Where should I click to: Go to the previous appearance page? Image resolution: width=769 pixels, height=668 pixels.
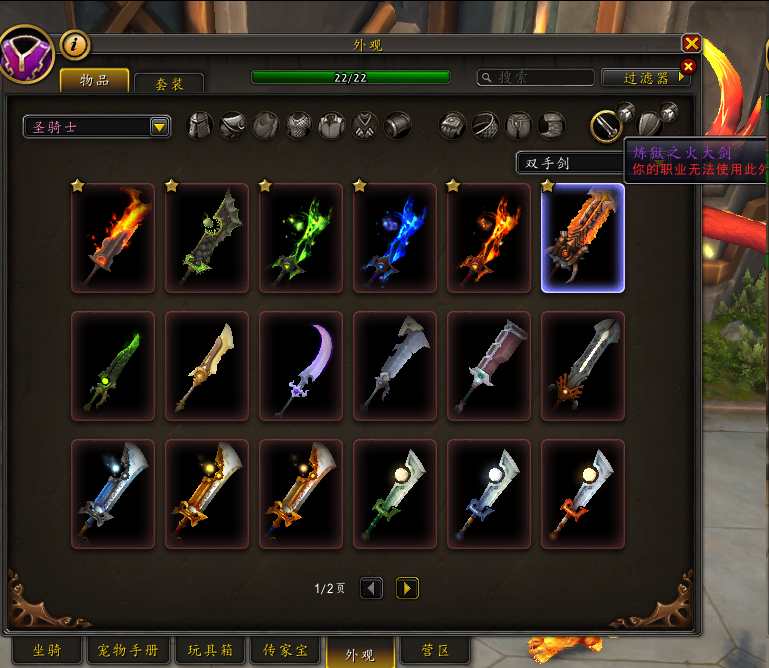click(371, 588)
